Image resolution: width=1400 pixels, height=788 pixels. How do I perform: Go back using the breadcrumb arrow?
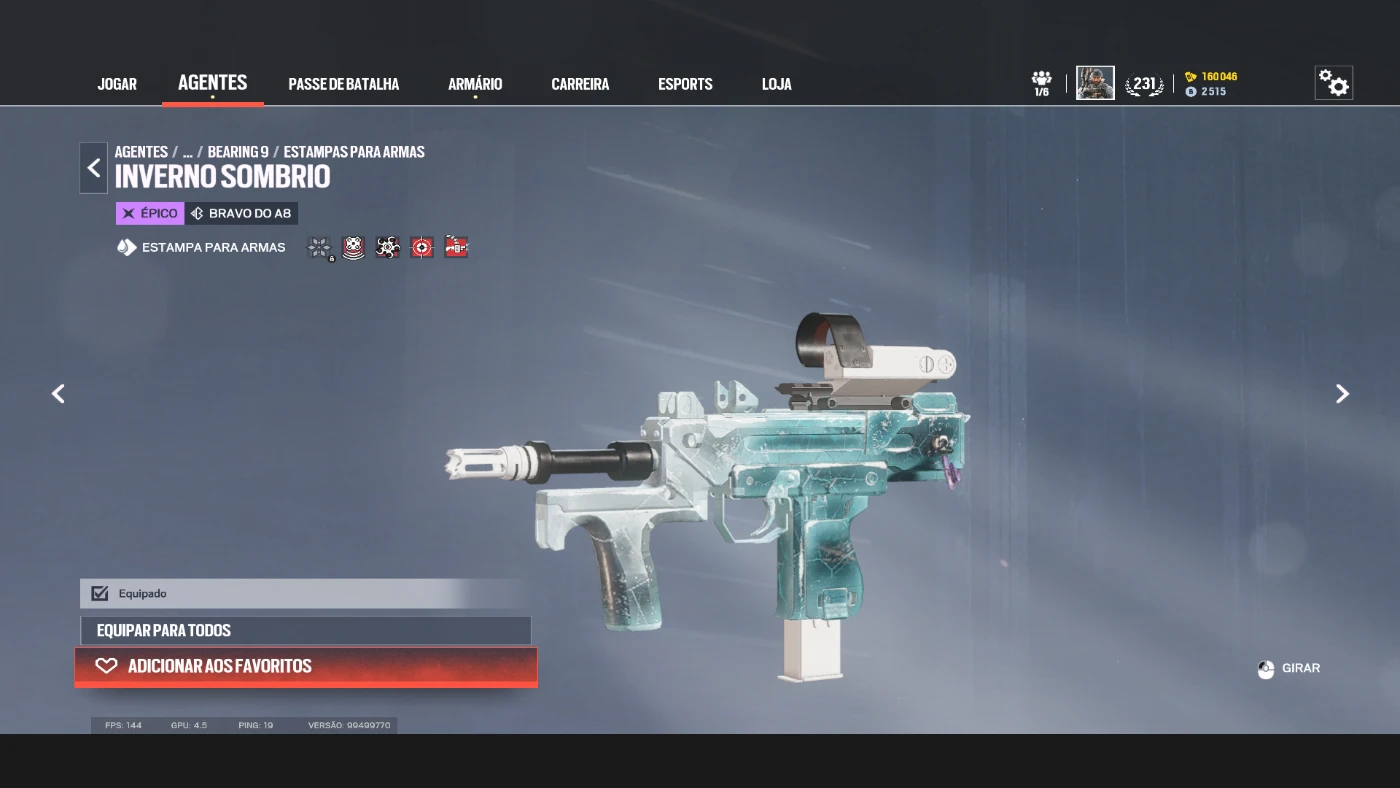pyautogui.click(x=94, y=168)
